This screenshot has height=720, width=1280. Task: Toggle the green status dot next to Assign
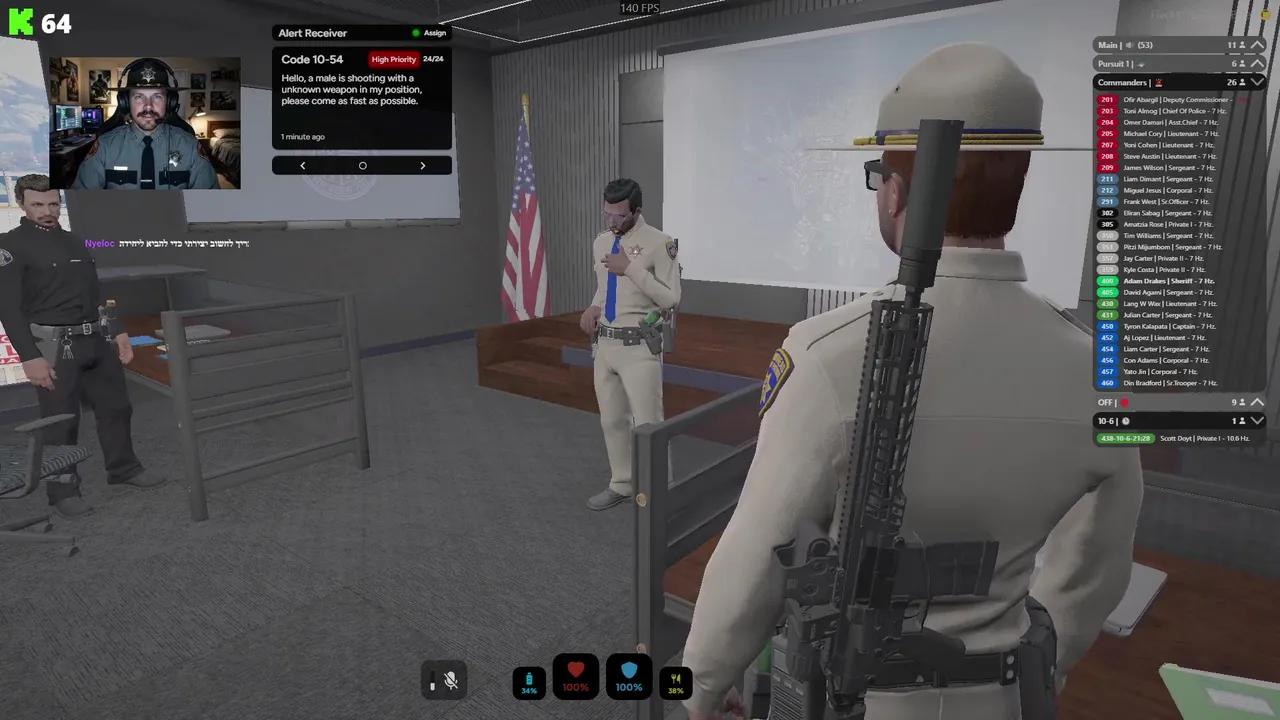pyautogui.click(x=416, y=32)
